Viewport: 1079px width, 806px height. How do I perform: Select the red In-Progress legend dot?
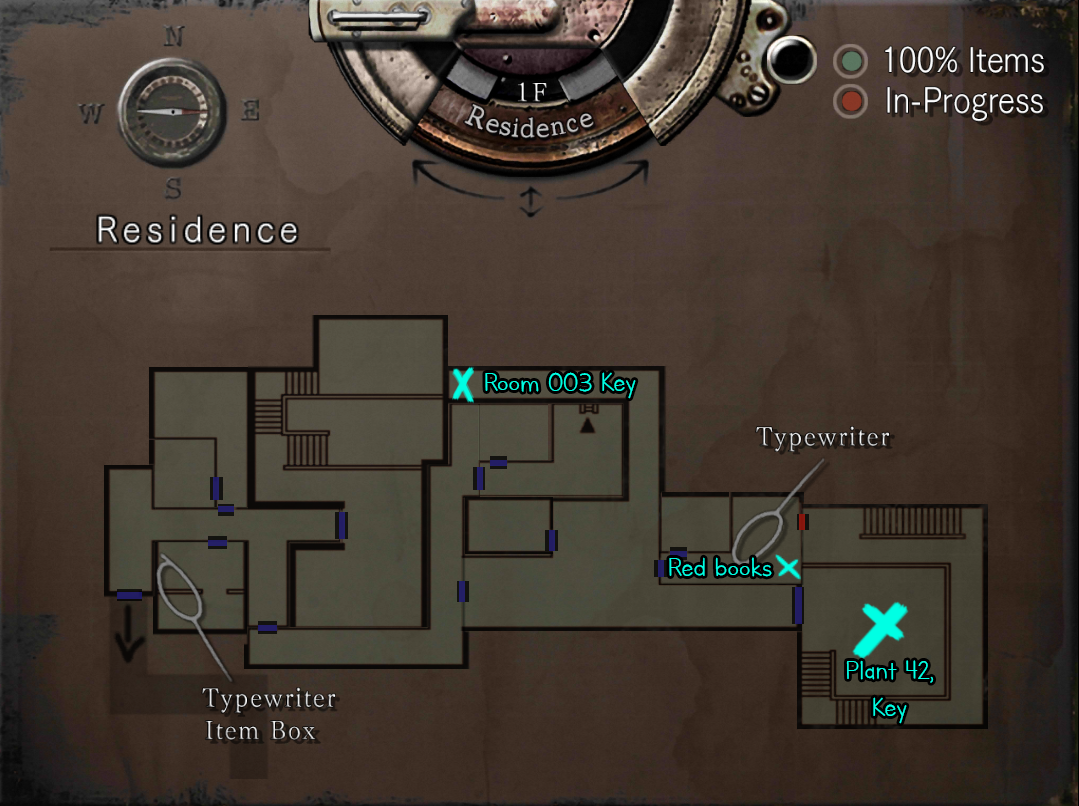851,102
